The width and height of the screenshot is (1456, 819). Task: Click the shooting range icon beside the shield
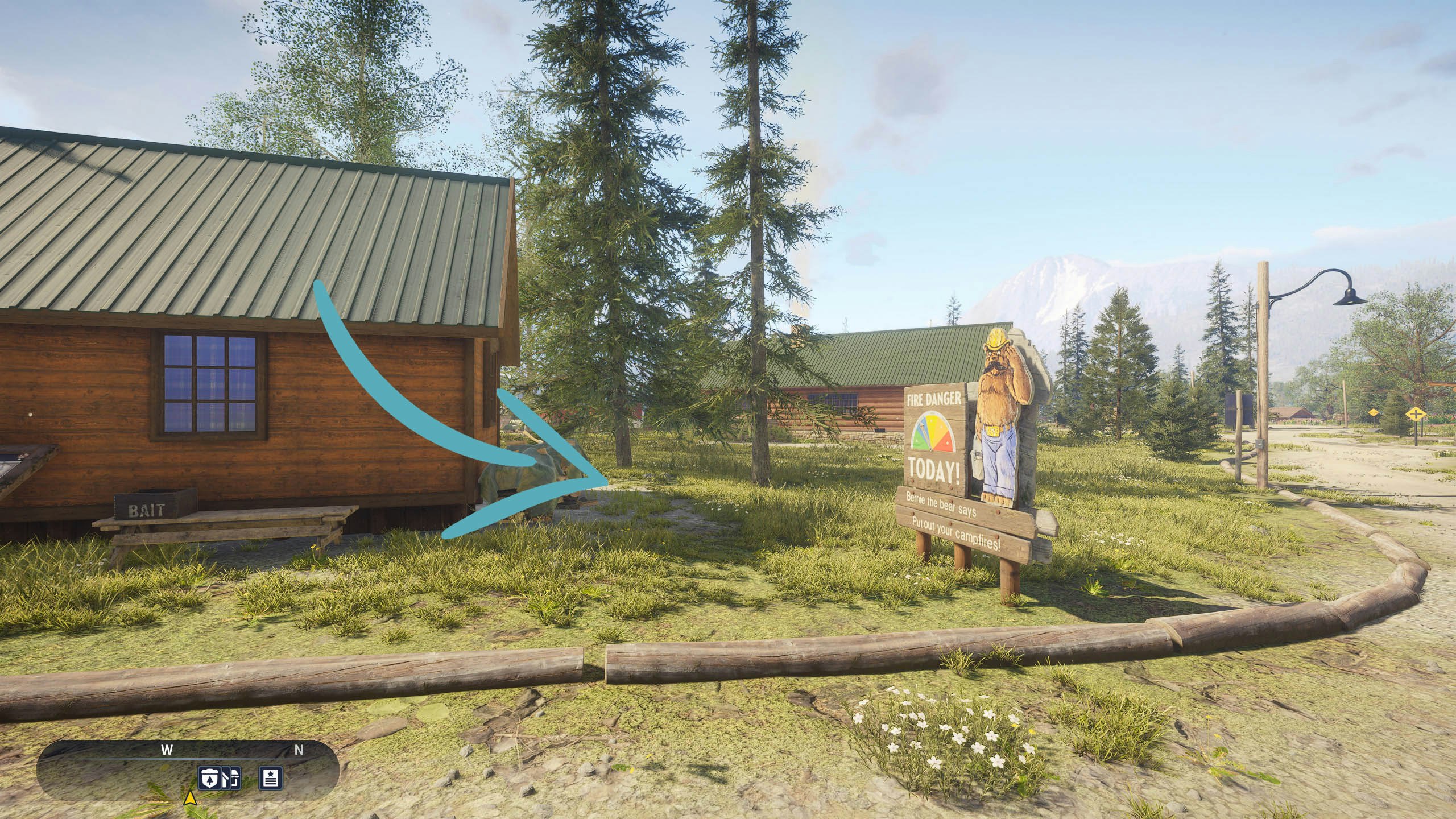click(x=232, y=778)
